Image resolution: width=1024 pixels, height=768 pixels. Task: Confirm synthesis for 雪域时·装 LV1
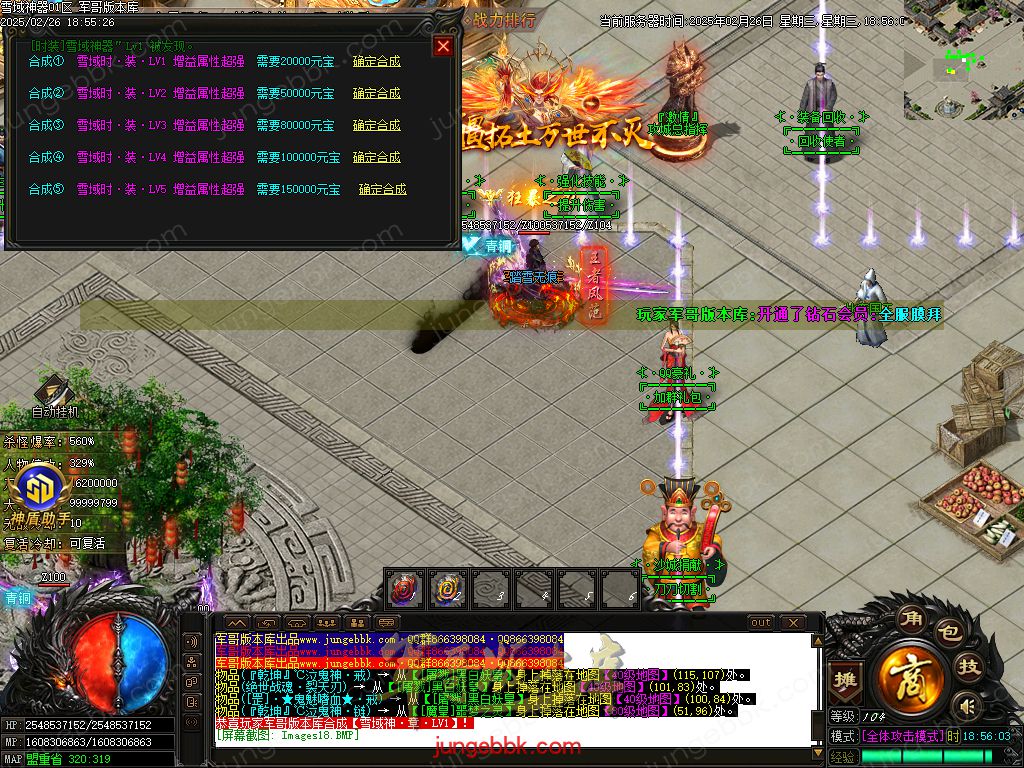[376, 61]
